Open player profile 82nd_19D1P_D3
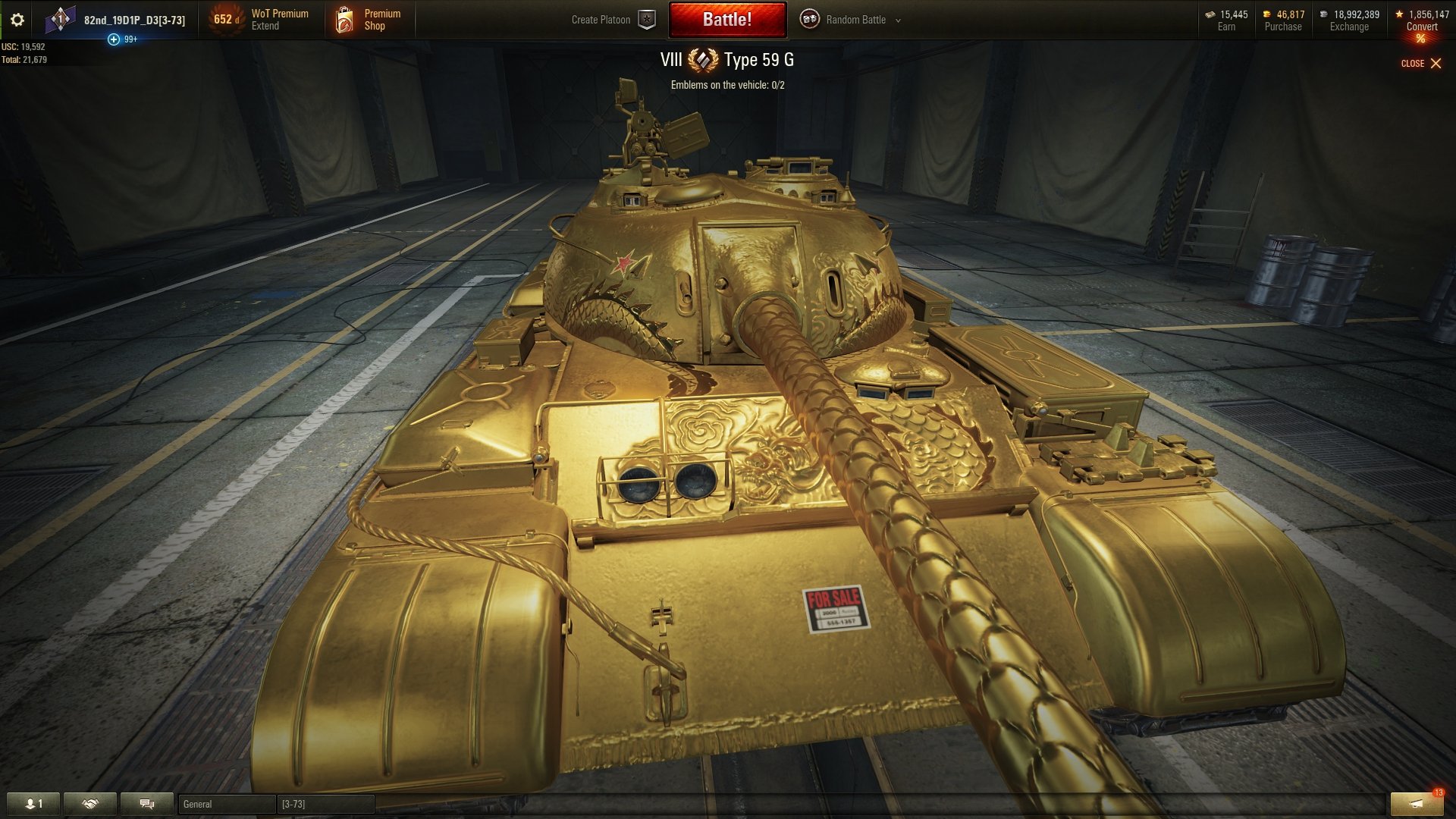1456x819 pixels. (x=133, y=20)
